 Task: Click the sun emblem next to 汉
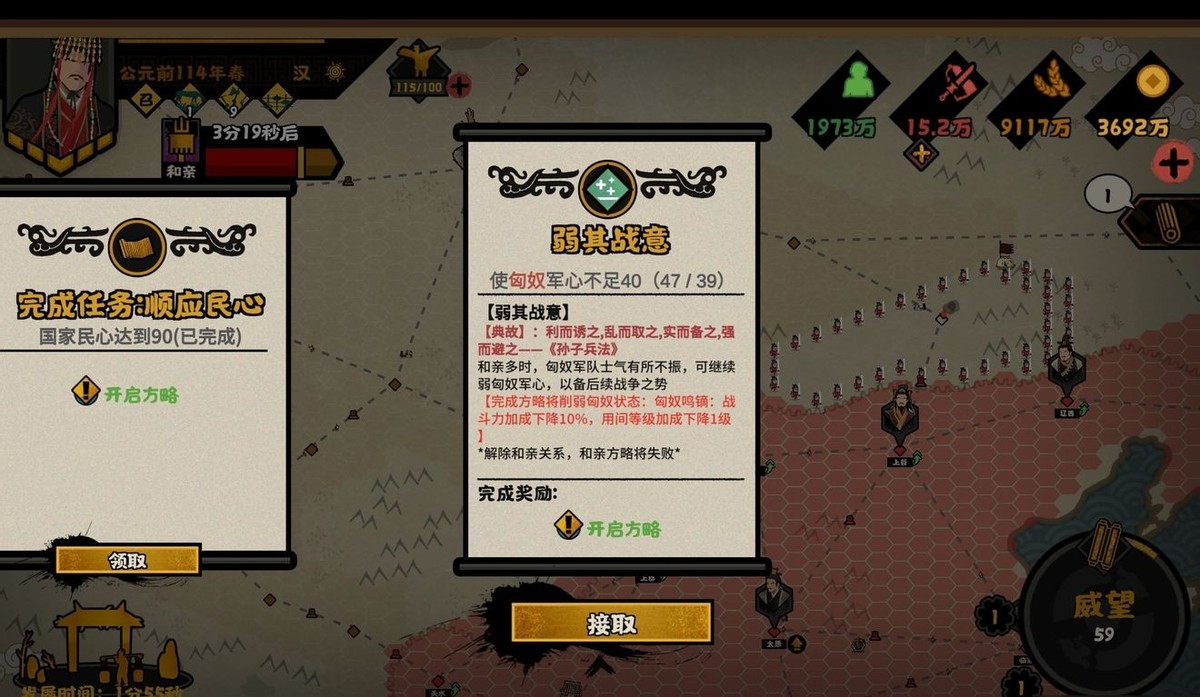[x=335, y=72]
